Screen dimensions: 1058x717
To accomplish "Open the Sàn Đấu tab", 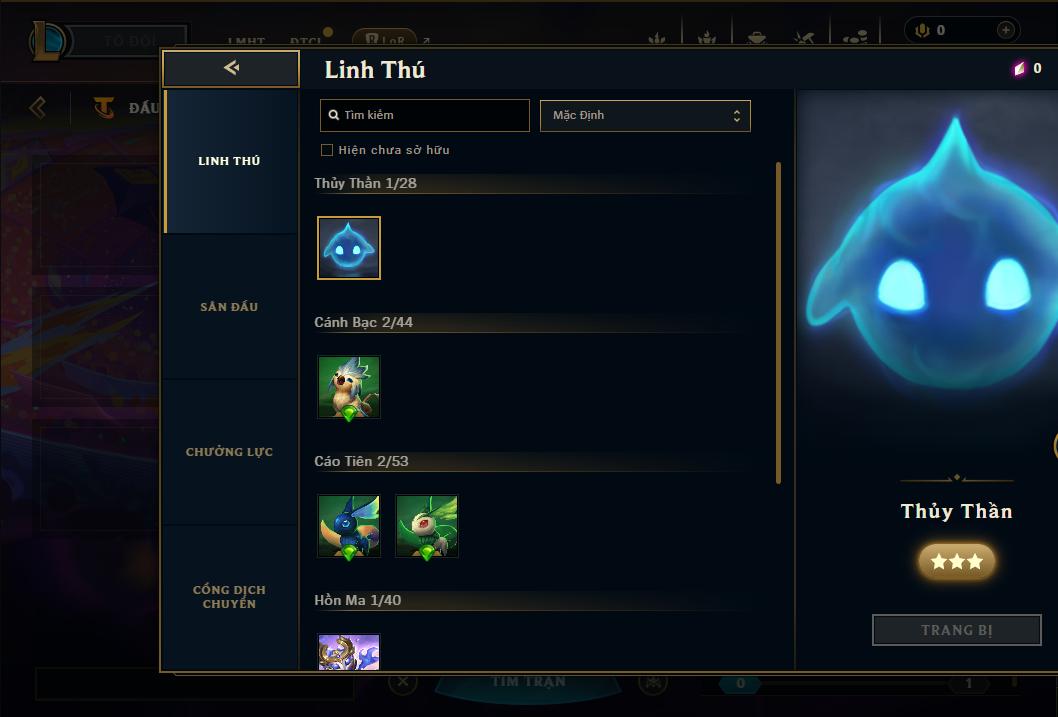I will (x=229, y=307).
